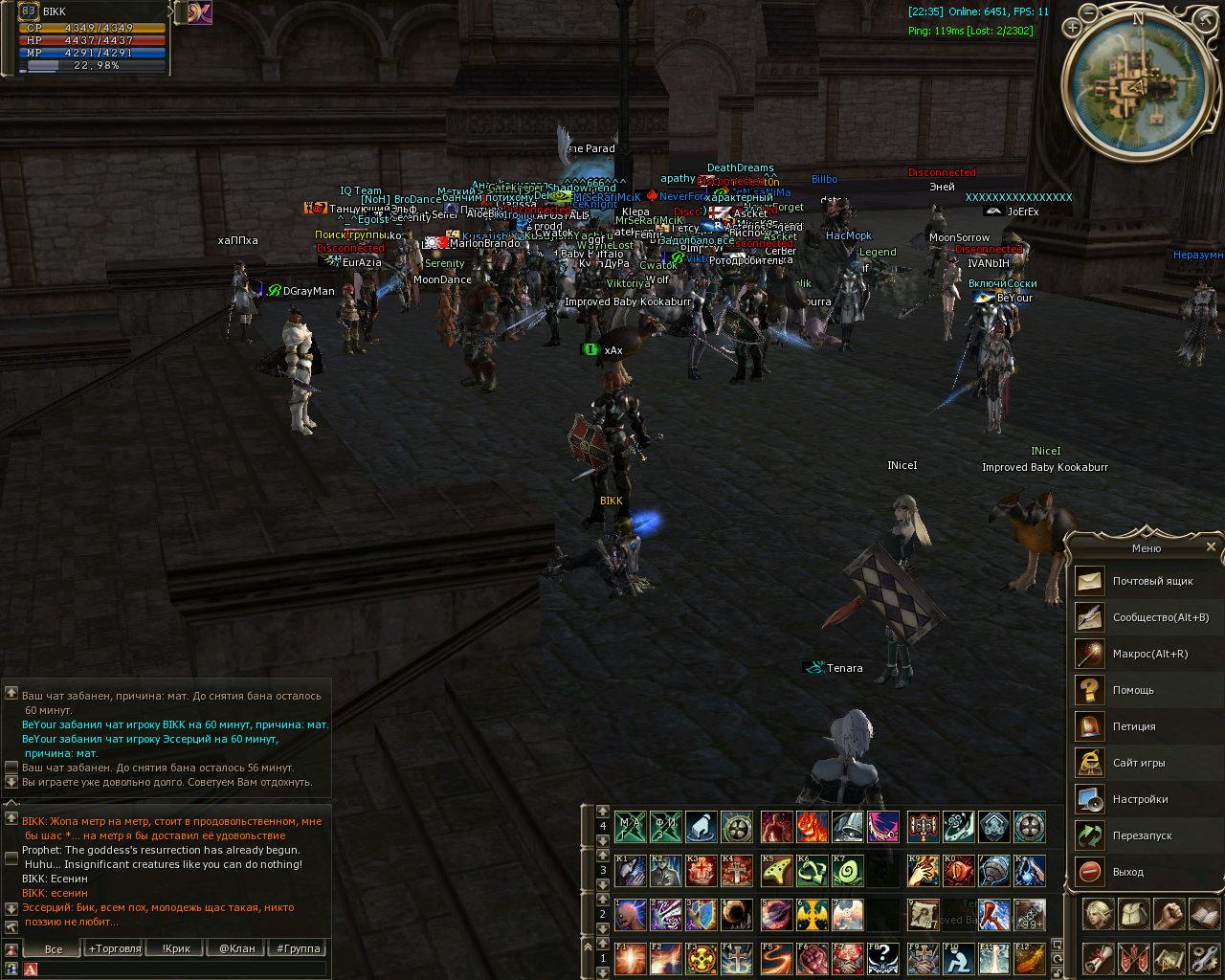Activate the F10 sitting figure action
This screenshot has width=1225, height=980.
click(958, 957)
